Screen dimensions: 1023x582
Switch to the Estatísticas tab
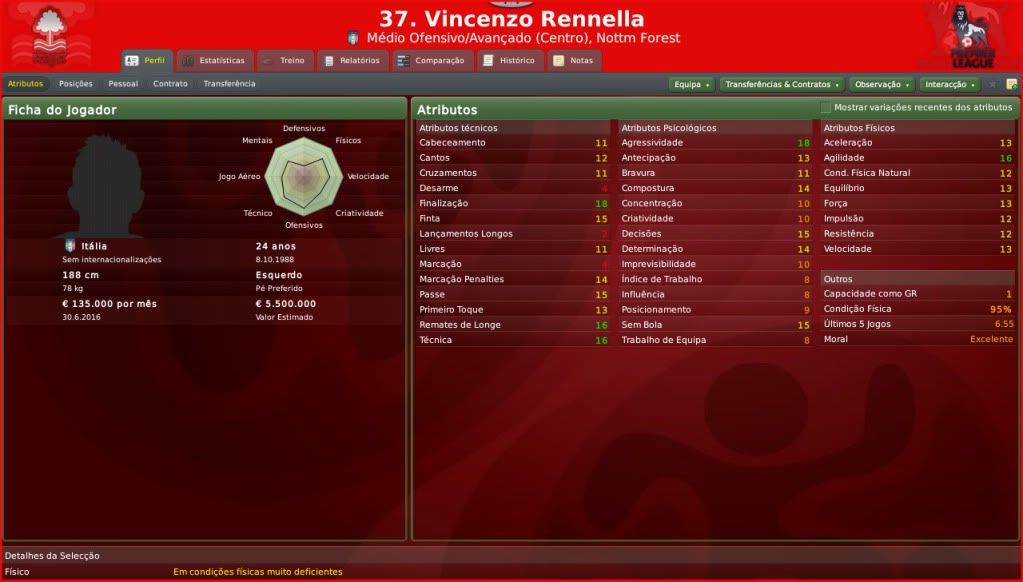213,61
